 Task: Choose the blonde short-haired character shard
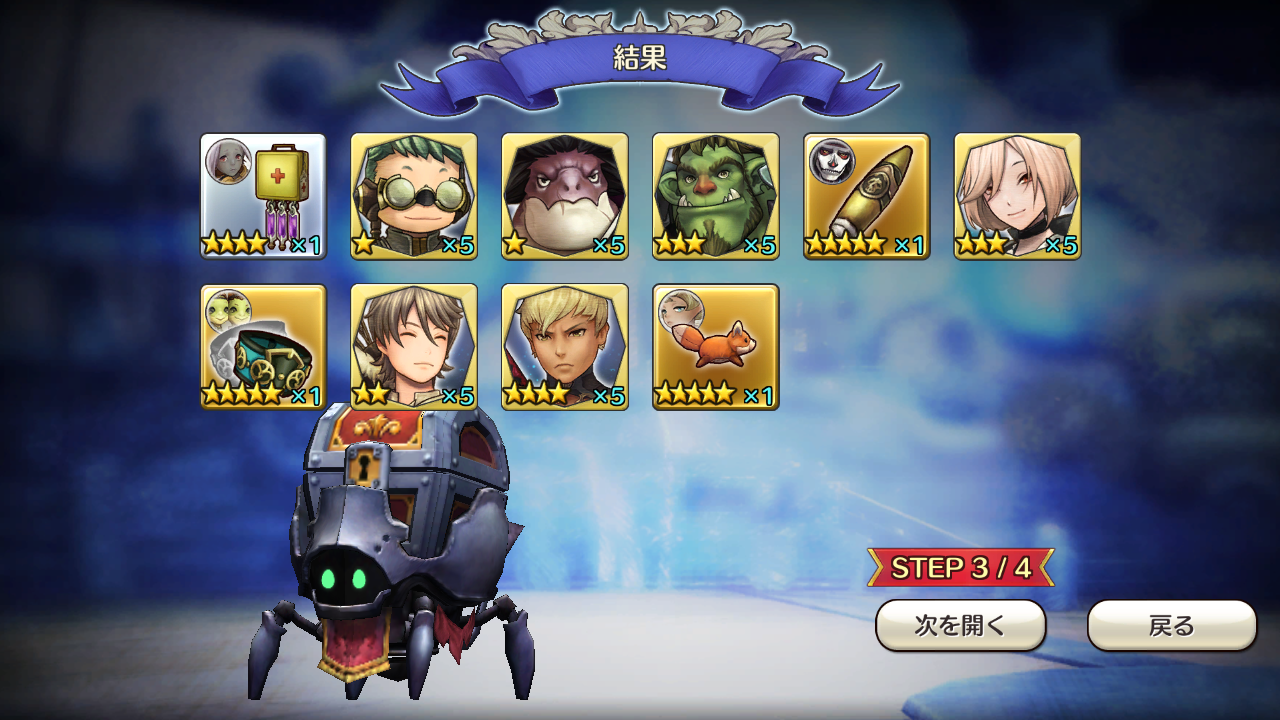(565, 347)
